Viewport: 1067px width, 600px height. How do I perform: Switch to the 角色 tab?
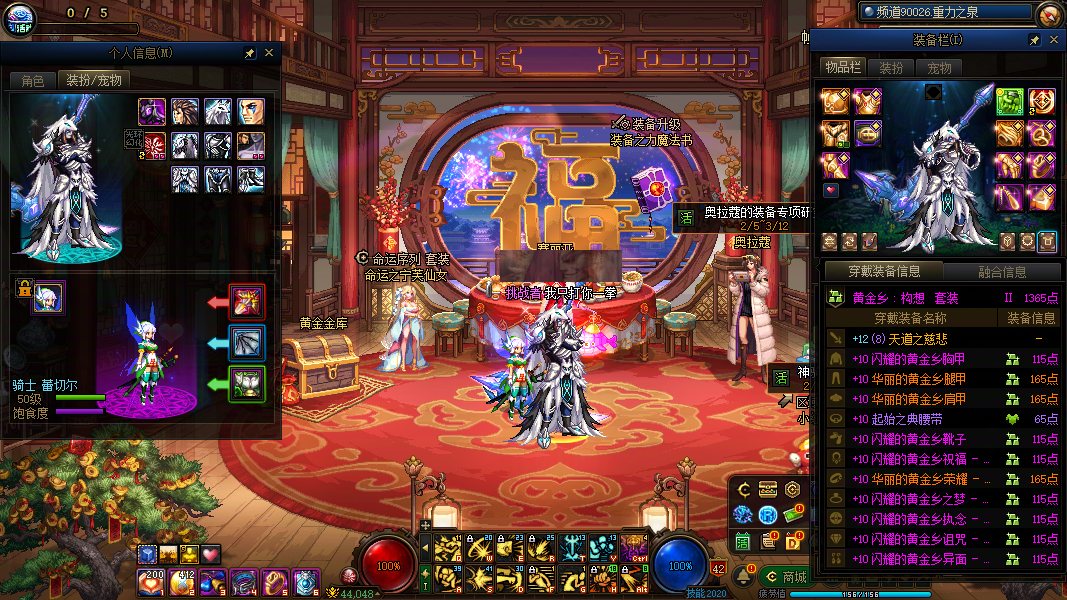[x=33, y=80]
